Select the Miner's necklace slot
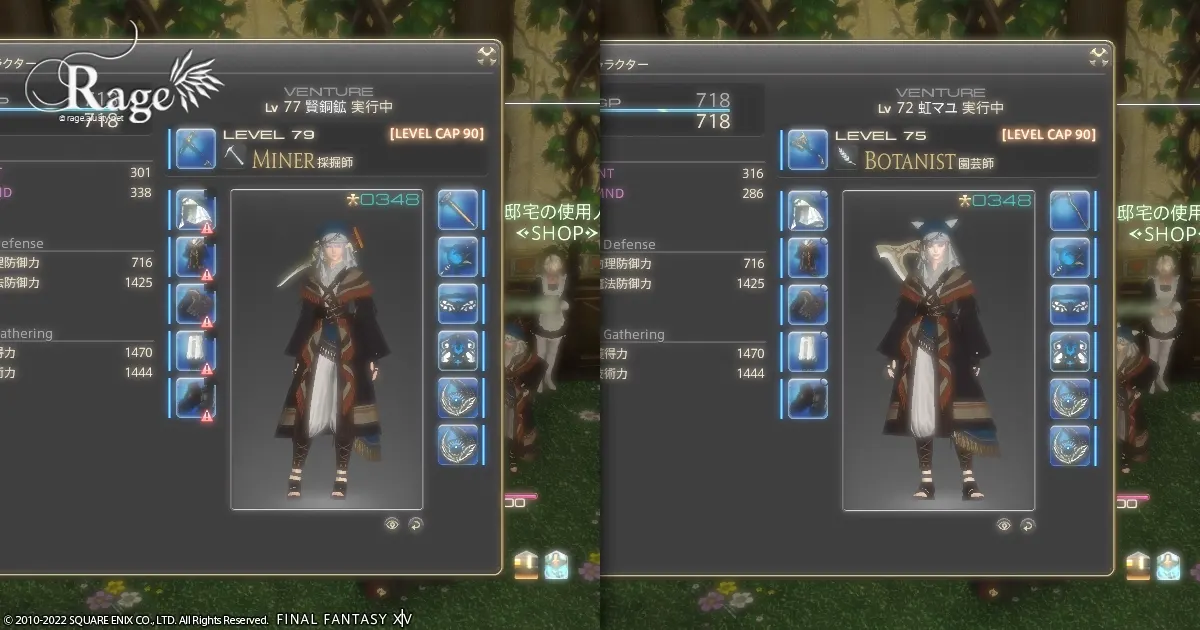Image resolution: width=1200 pixels, height=630 pixels. [x=457, y=304]
